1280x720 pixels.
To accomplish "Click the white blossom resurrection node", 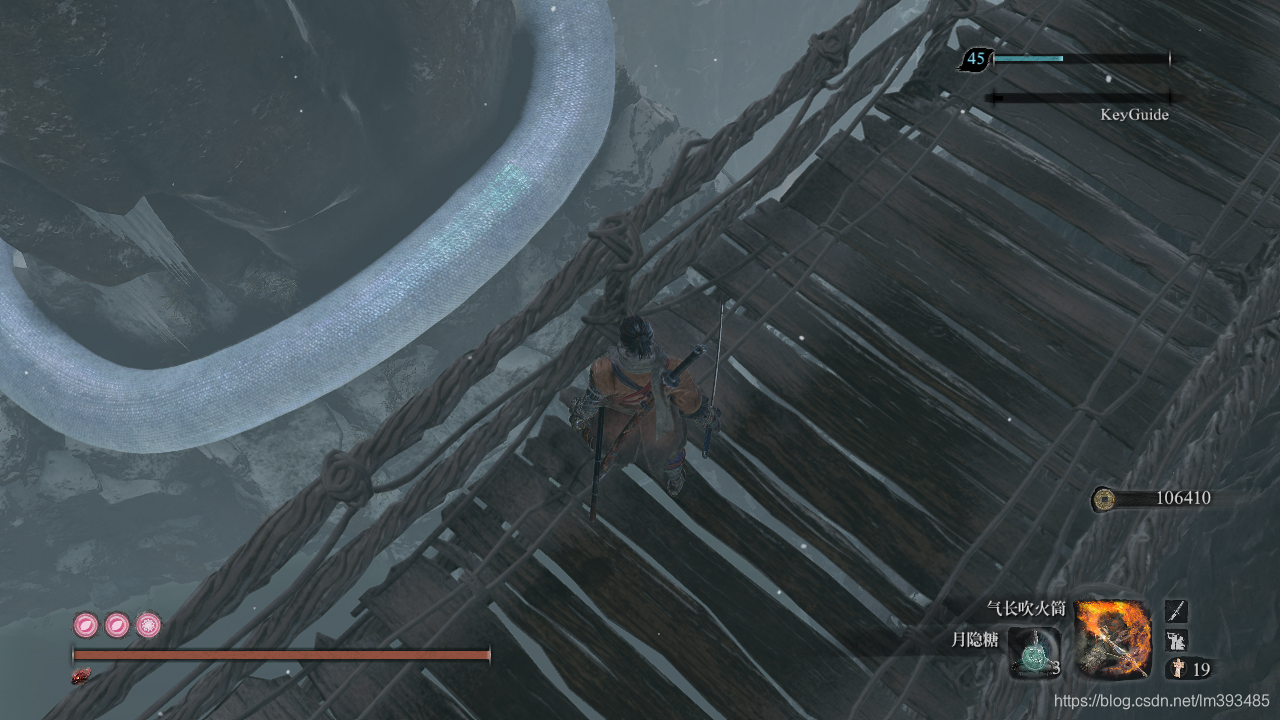I will 149,626.
